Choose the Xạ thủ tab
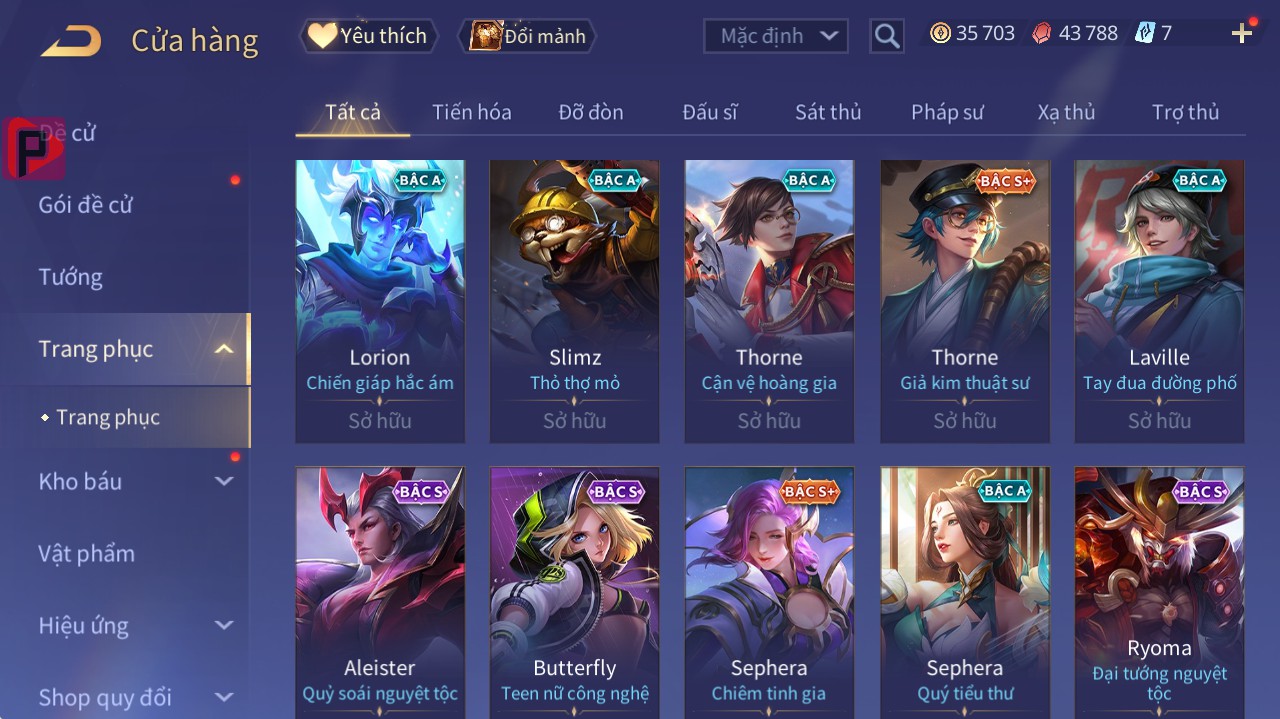Image resolution: width=1280 pixels, height=719 pixels. click(x=1066, y=112)
